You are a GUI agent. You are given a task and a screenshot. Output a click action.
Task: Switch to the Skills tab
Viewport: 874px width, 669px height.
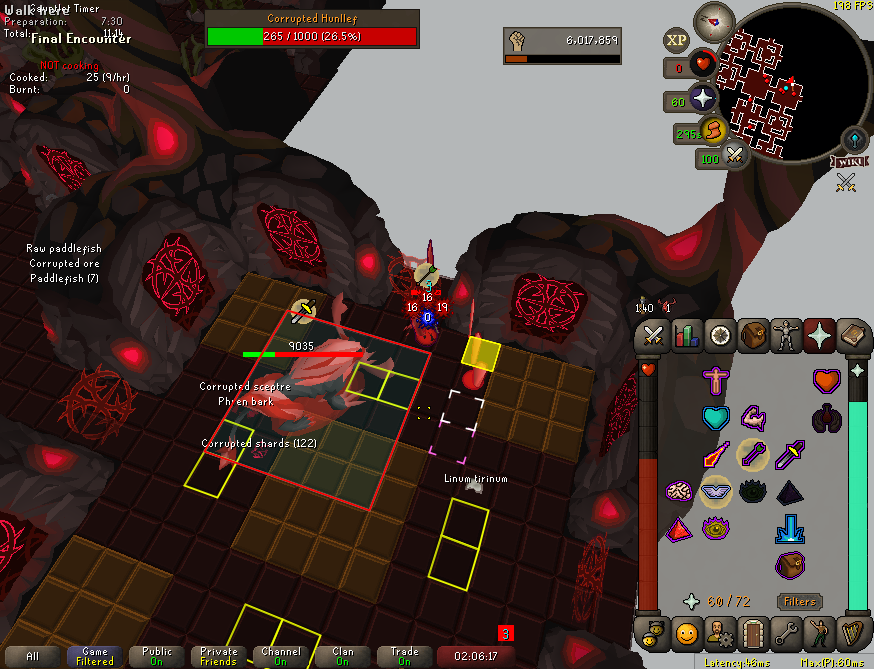tap(686, 335)
